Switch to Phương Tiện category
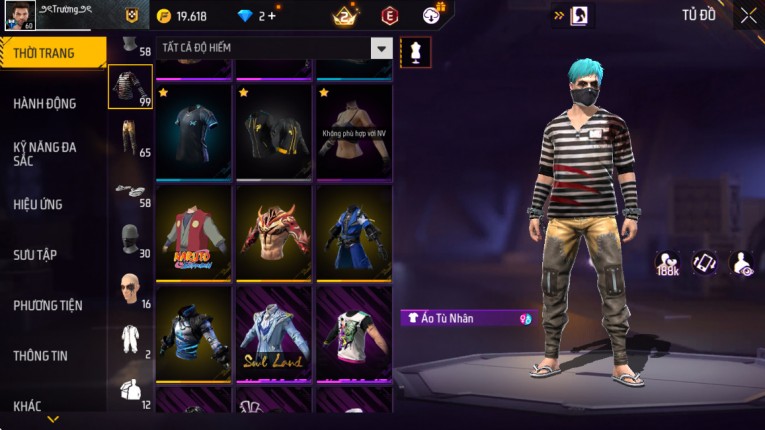 48,305
